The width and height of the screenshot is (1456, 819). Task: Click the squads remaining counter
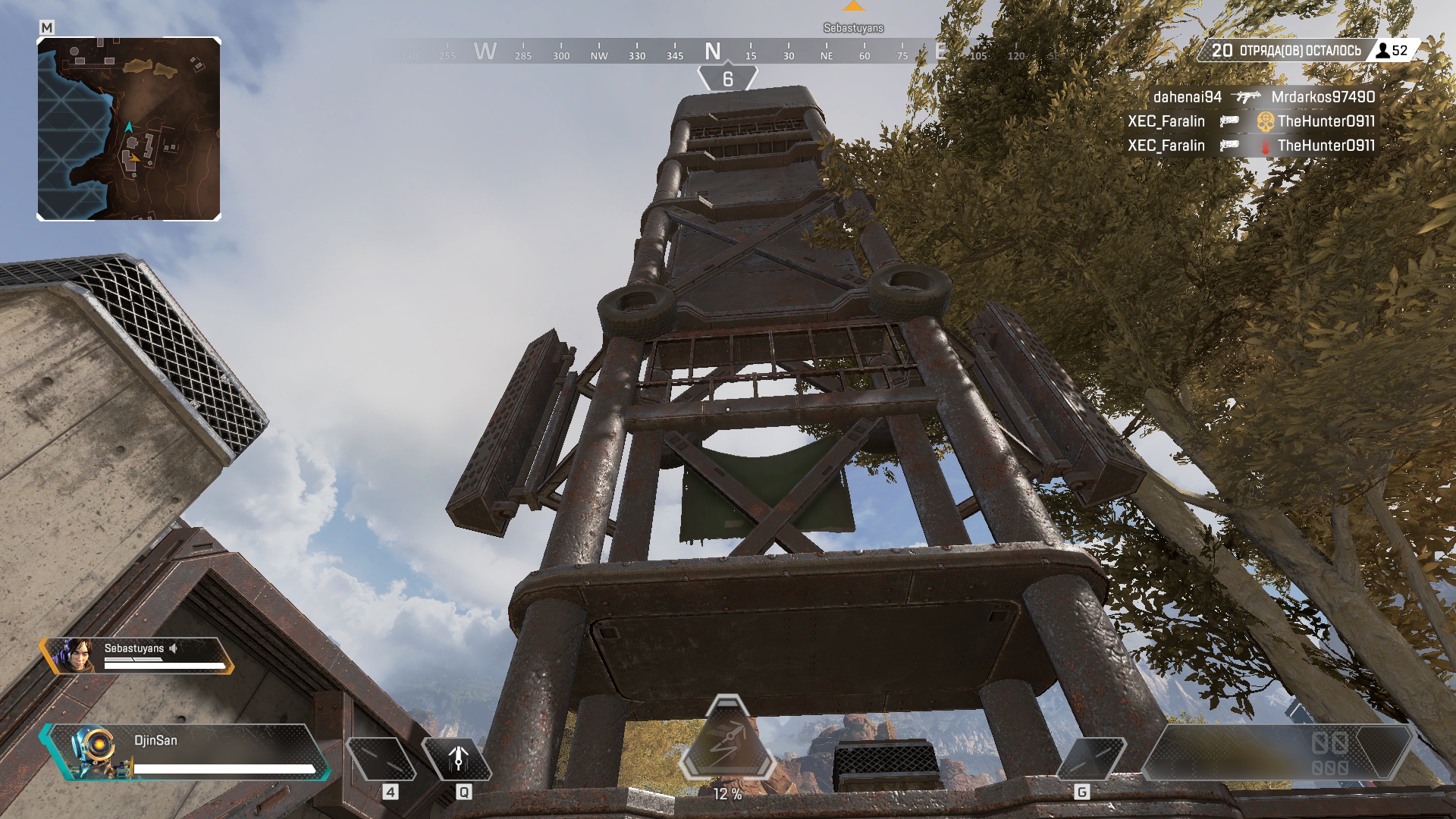coord(1286,51)
